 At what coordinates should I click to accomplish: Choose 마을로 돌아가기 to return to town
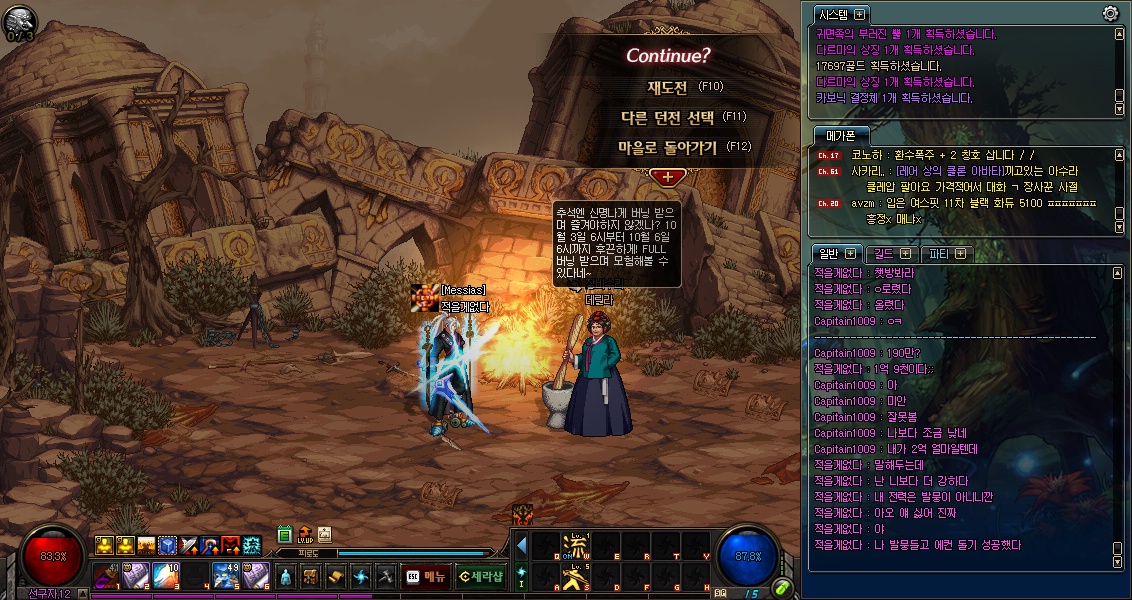684,147
